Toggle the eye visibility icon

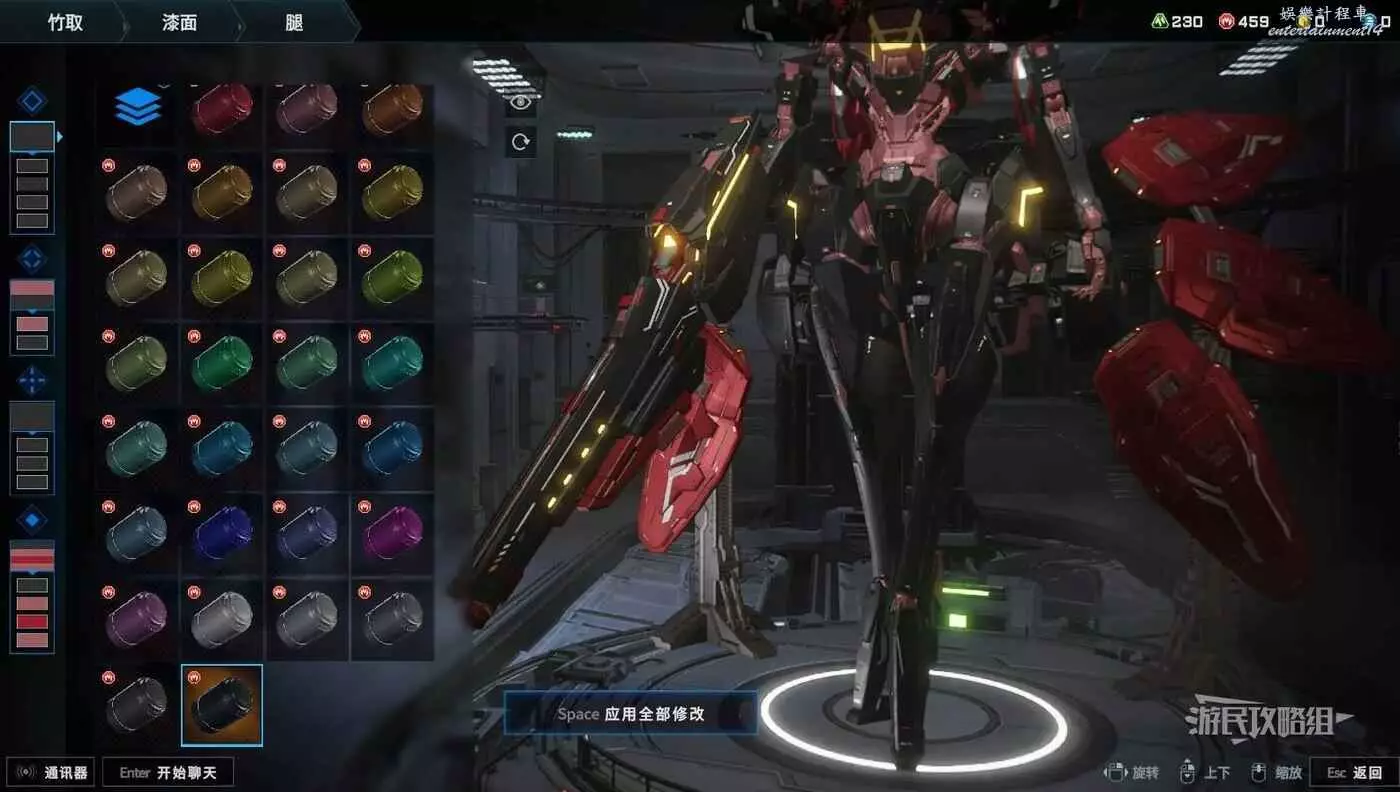click(520, 101)
